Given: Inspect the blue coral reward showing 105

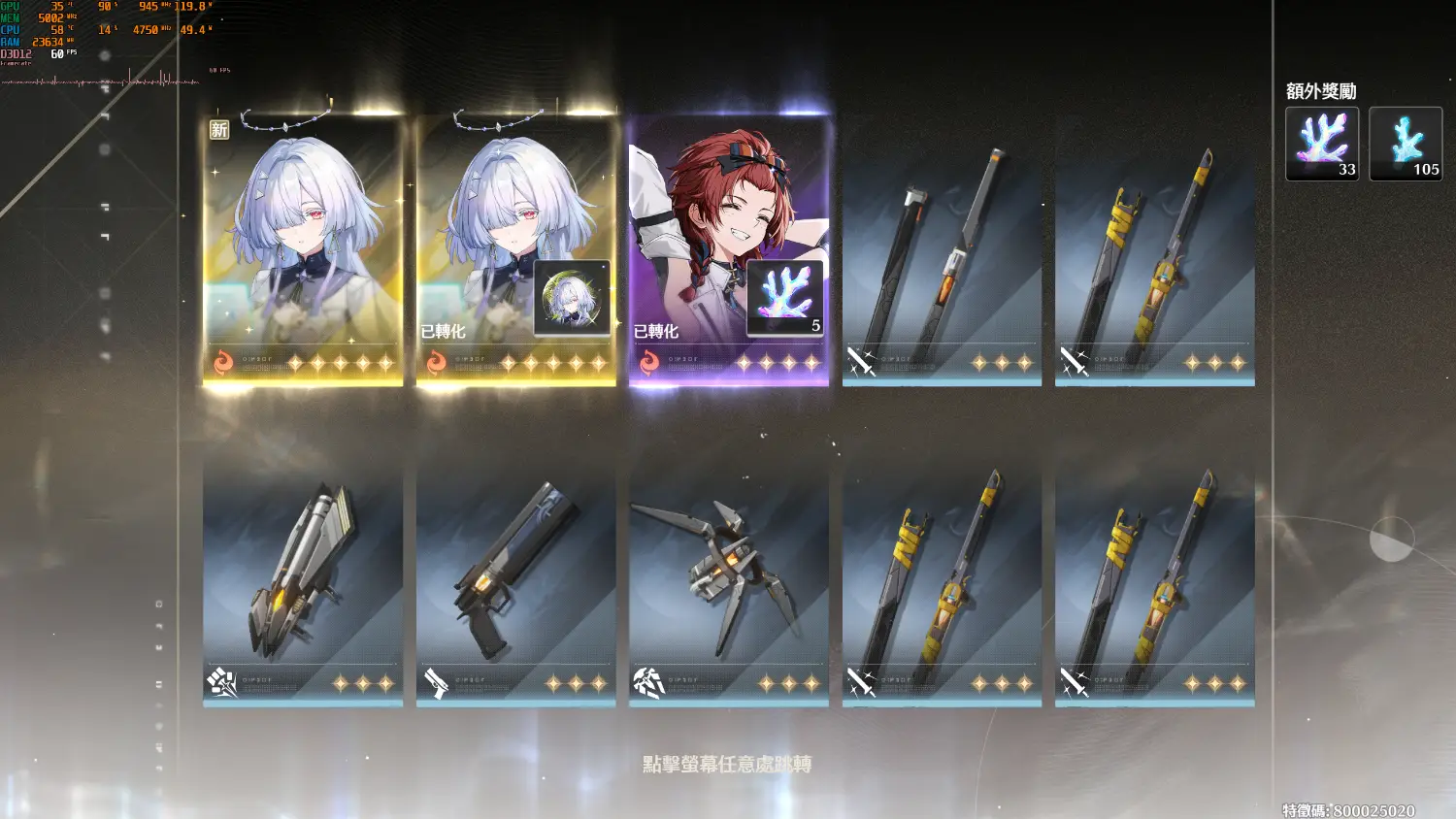Looking at the screenshot, I should [x=1406, y=144].
